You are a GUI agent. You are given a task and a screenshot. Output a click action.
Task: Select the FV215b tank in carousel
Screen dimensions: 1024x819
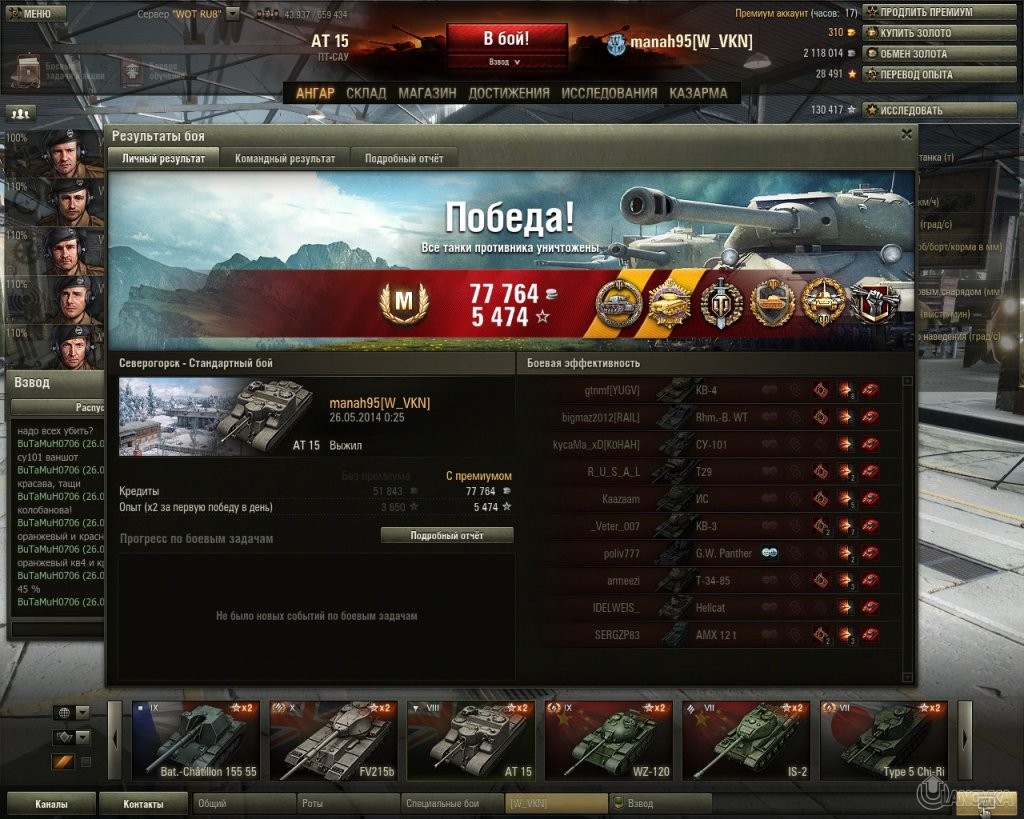click(x=333, y=741)
